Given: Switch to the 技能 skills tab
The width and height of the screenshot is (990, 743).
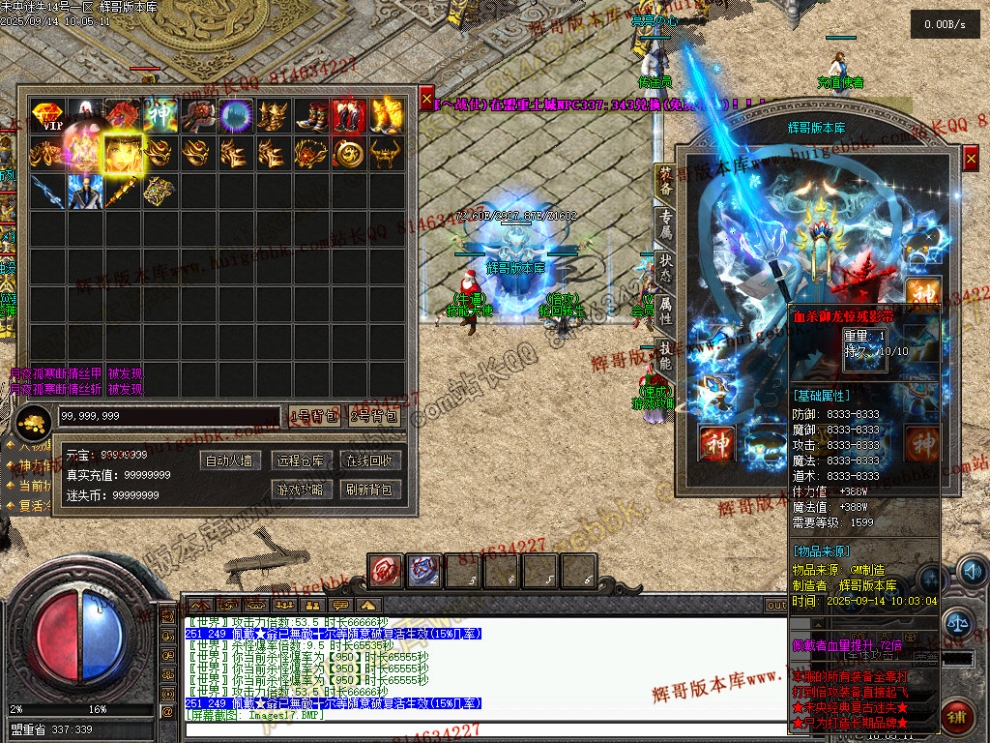Looking at the screenshot, I should tap(665, 357).
